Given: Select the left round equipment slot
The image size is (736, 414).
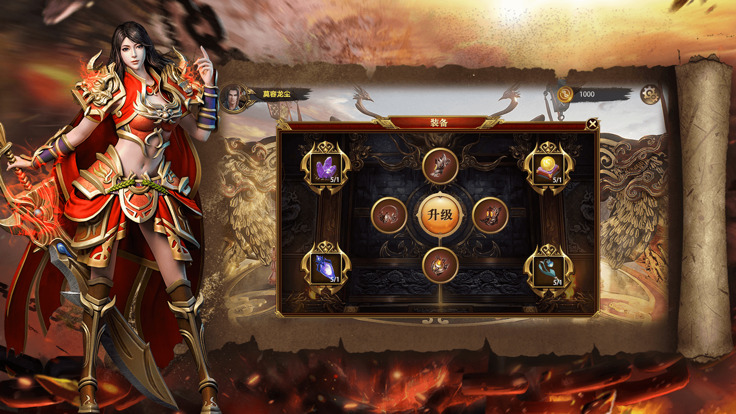Looking at the screenshot, I should pos(389,215).
